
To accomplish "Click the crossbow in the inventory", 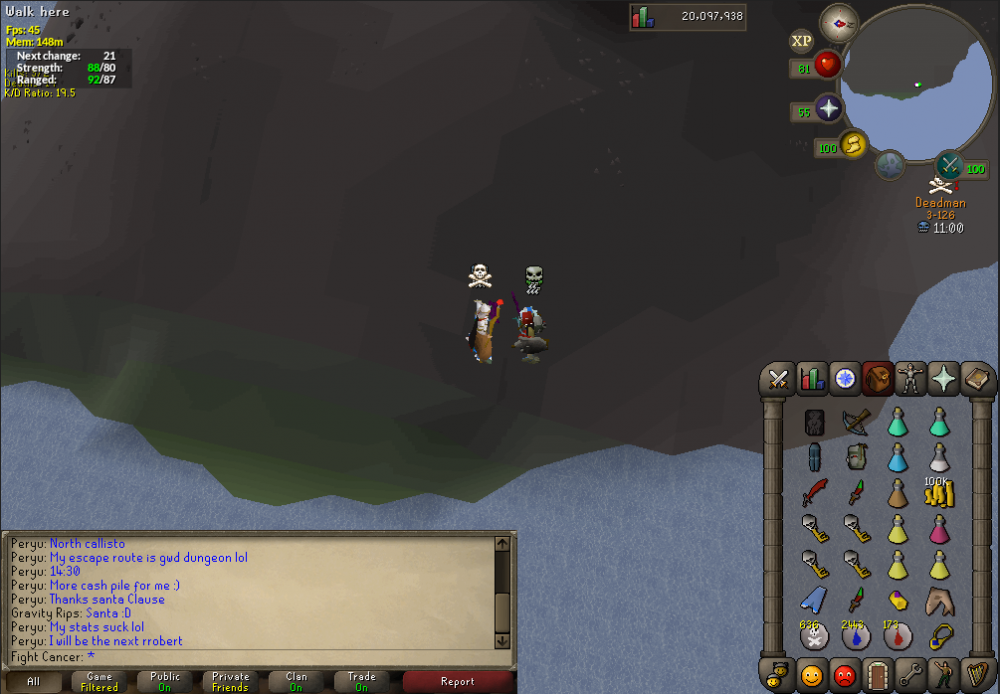I will pos(855,421).
